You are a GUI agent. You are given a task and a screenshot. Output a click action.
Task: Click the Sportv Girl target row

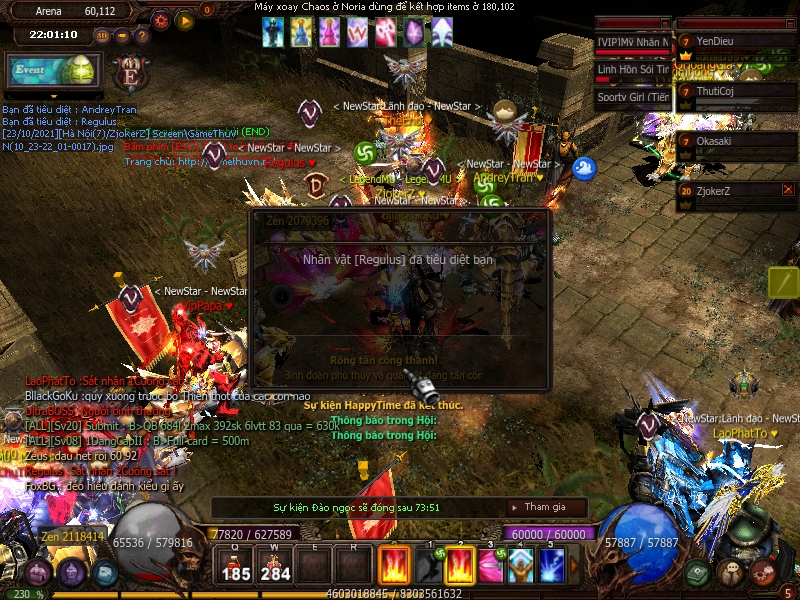[634, 97]
